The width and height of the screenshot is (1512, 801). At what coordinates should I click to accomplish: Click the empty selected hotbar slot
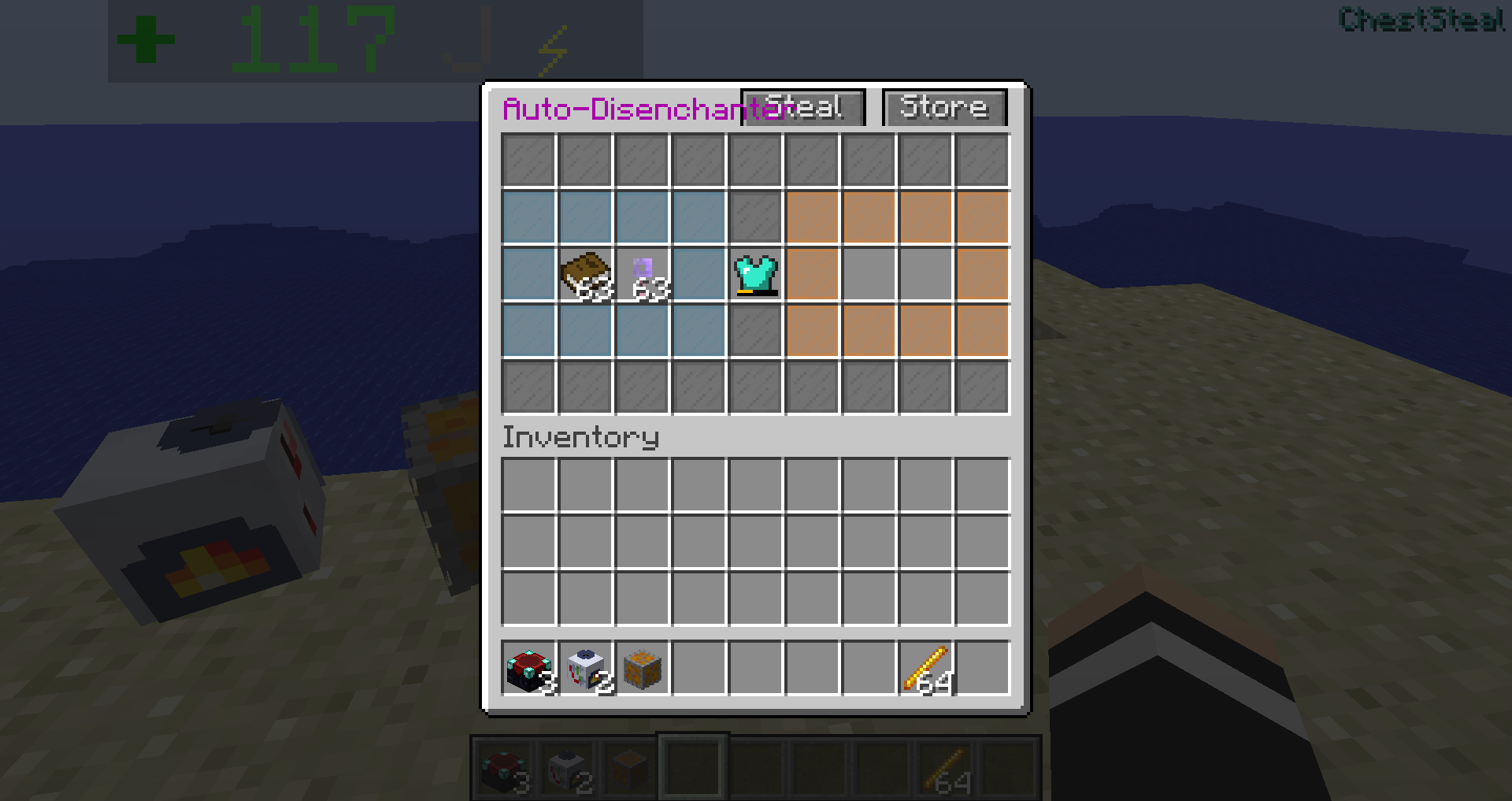(693, 766)
